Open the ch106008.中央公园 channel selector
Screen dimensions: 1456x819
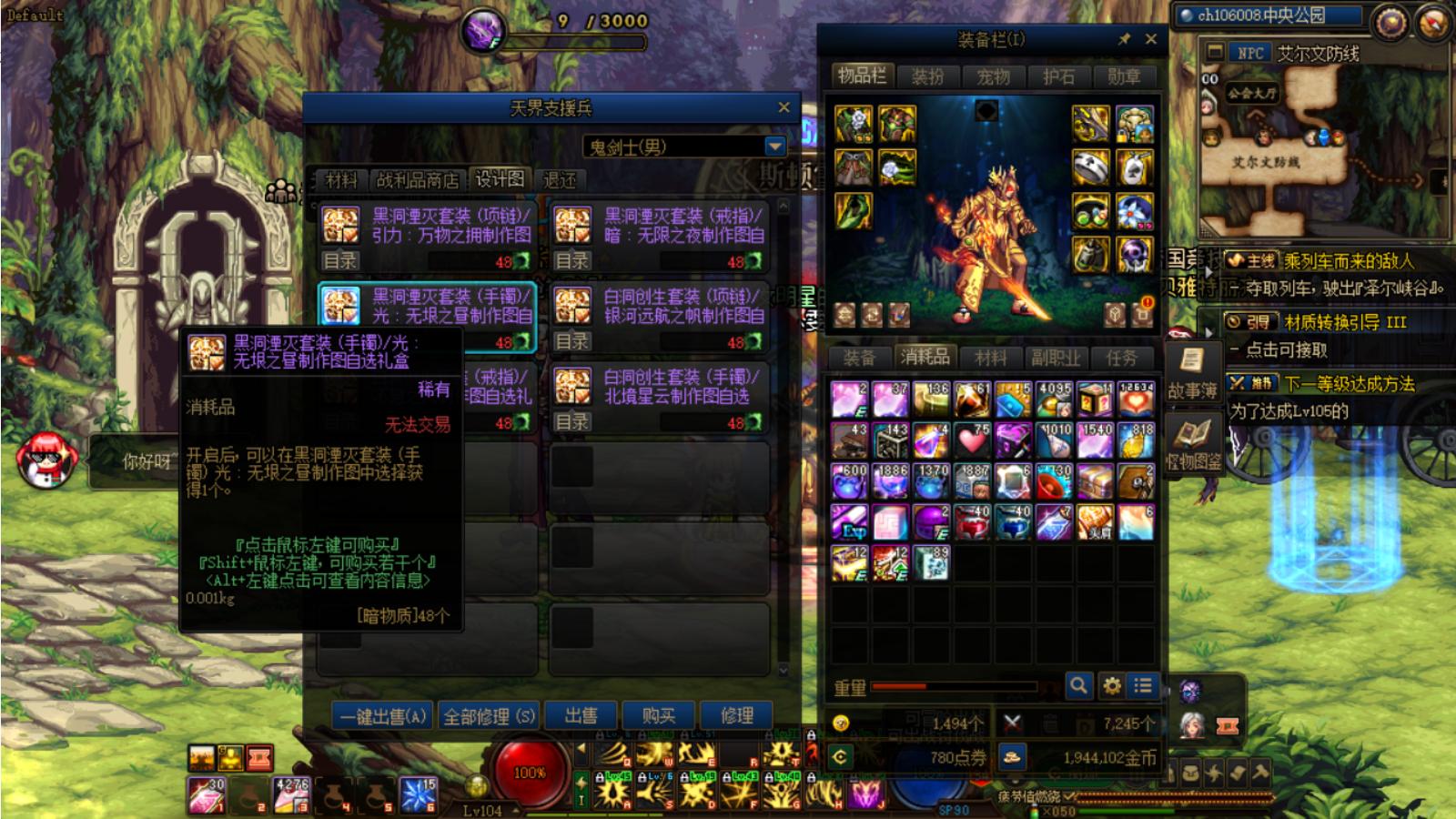(1265, 14)
